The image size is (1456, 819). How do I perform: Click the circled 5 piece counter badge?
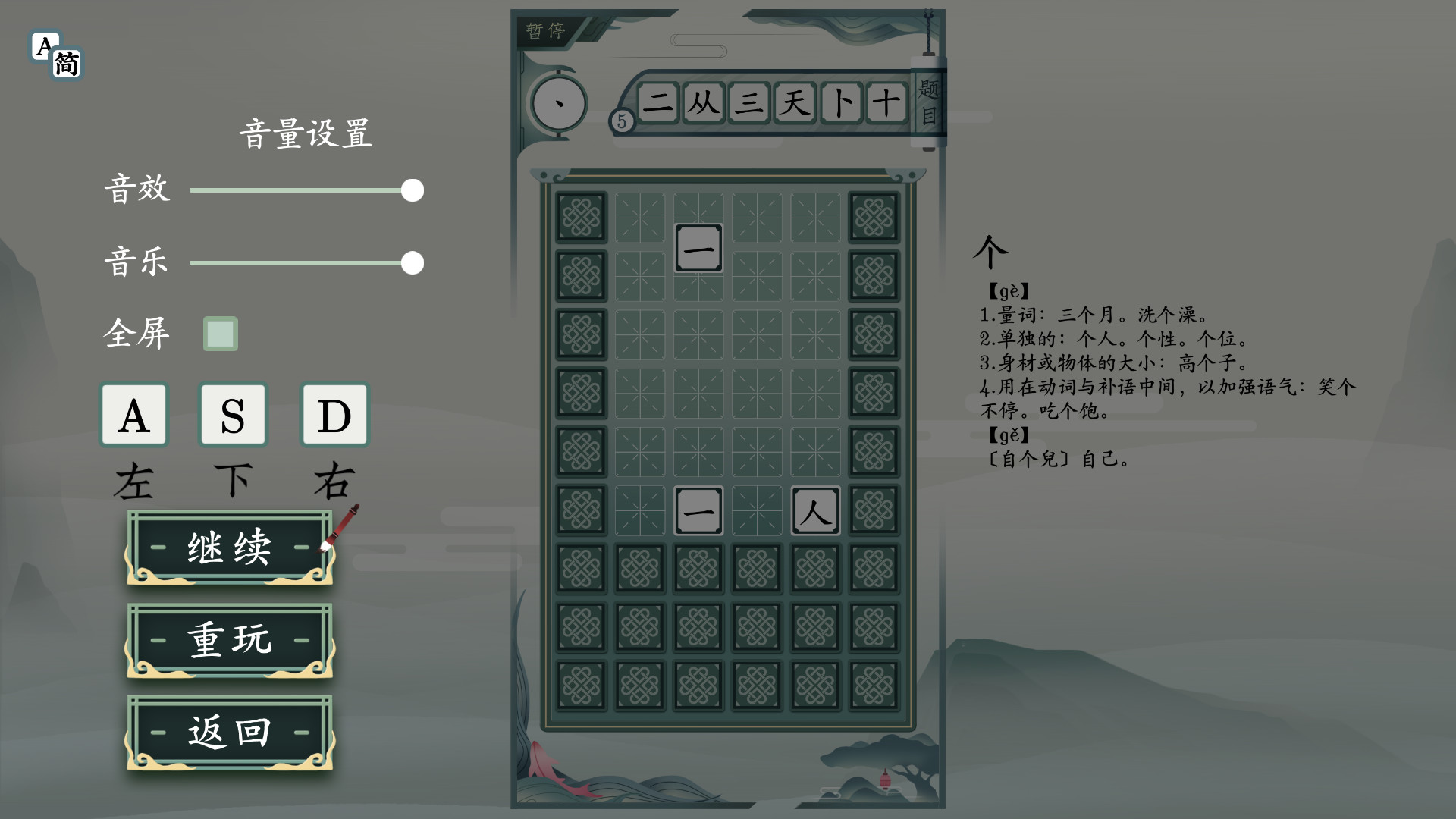tap(622, 120)
